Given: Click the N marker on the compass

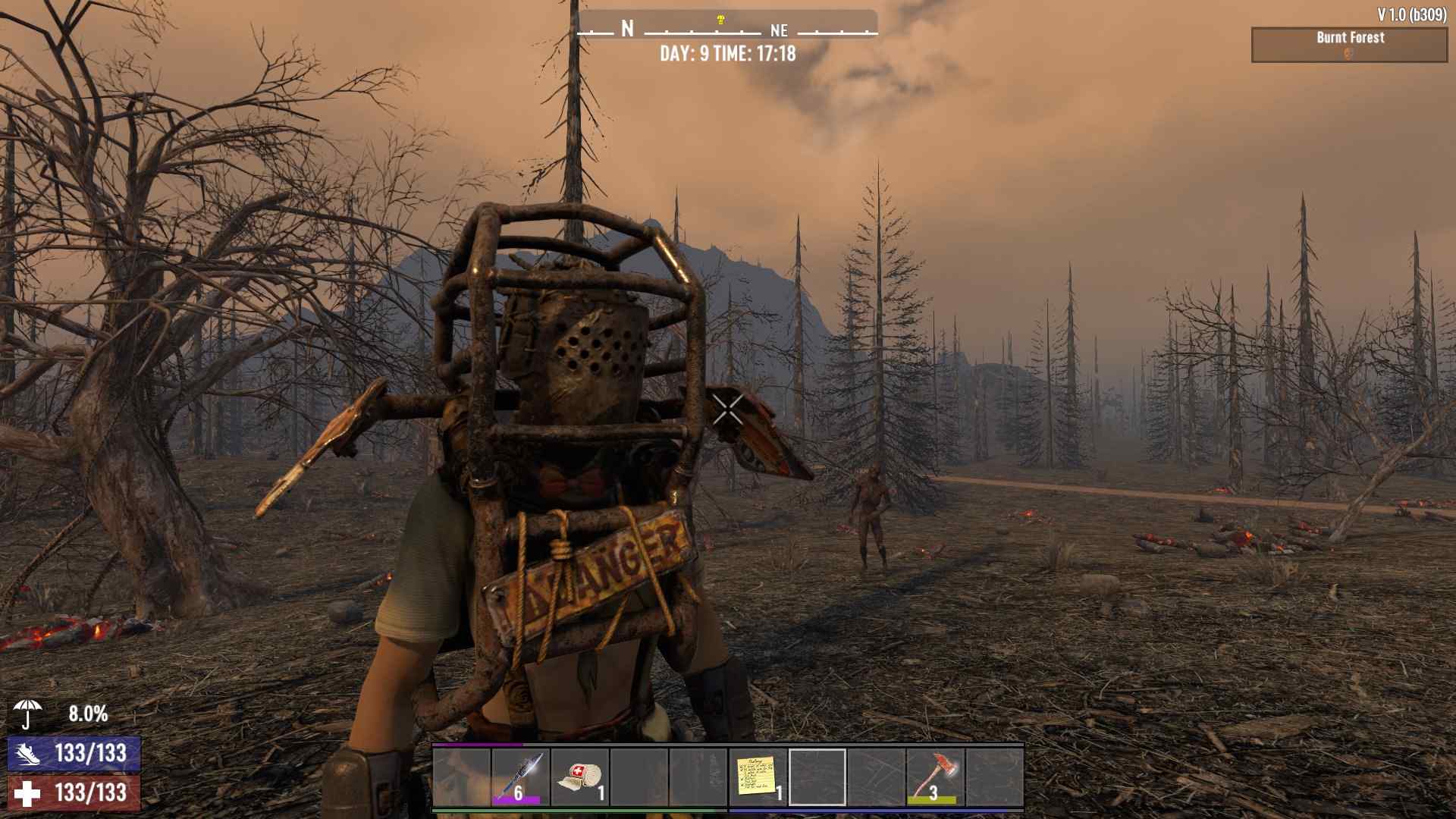Looking at the screenshot, I should (626, 28).
